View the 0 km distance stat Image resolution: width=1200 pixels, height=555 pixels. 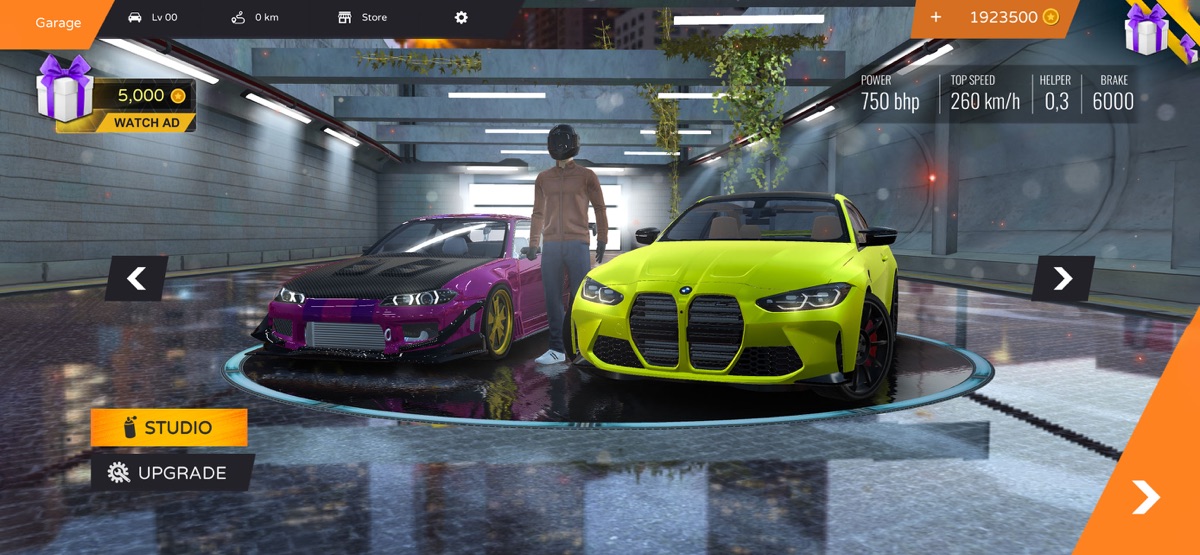(x=255, y=18)
